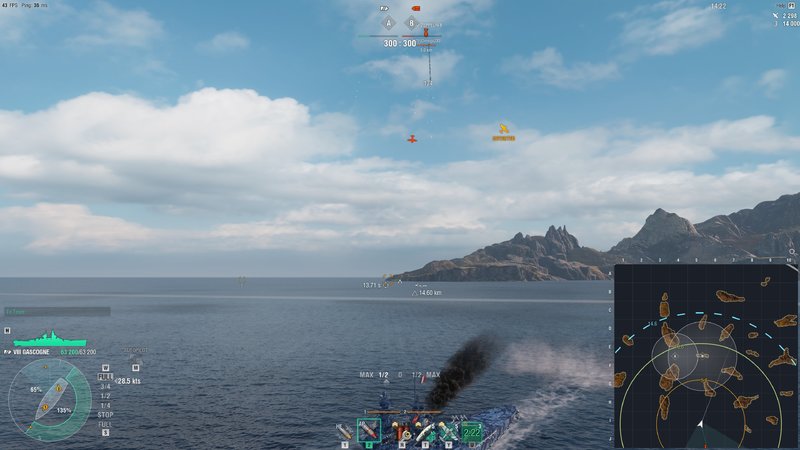Set engine throttle to 3/4

click(x=105, y=387)
